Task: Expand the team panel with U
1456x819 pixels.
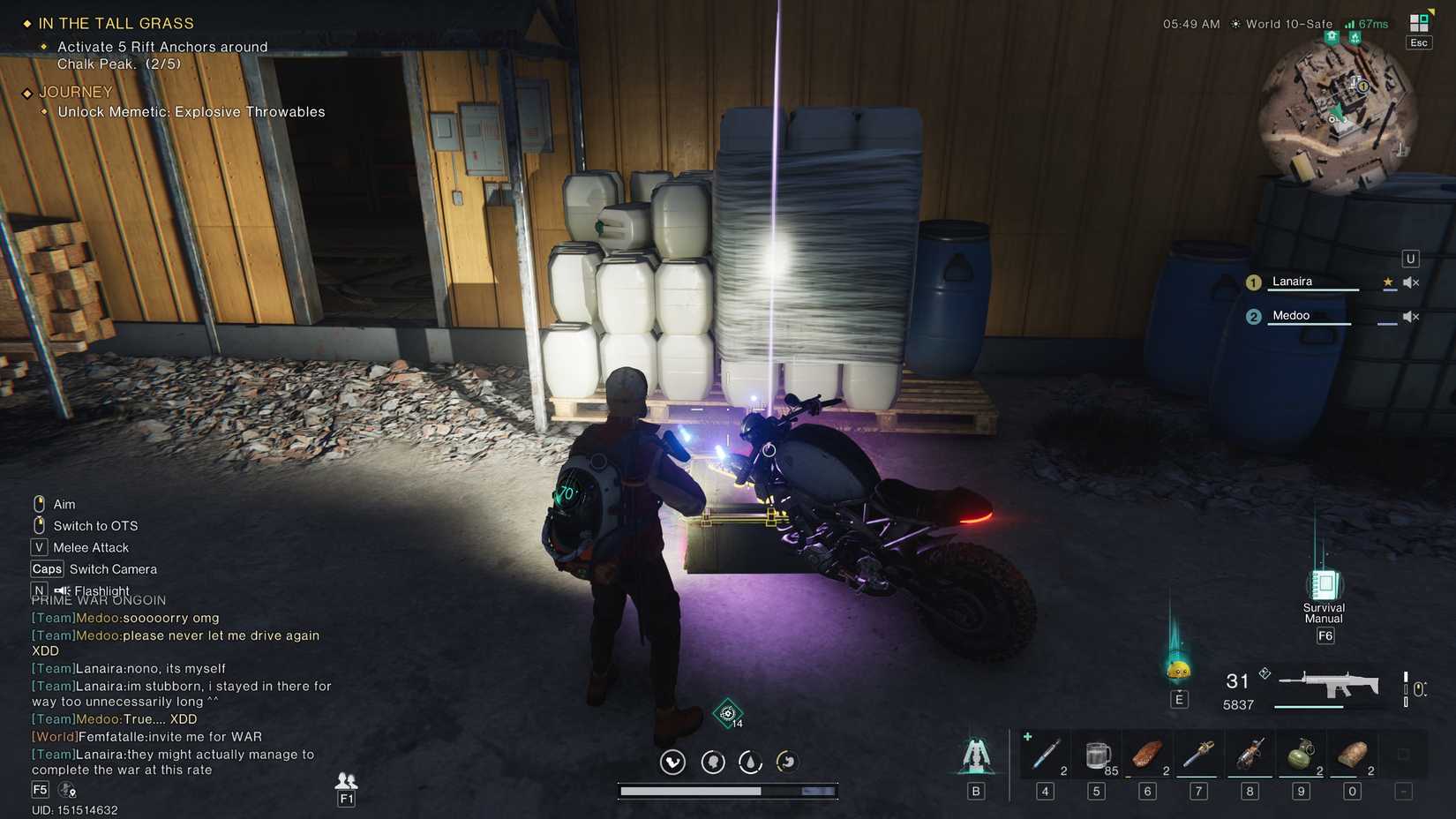Action: [x=1411, y=258]
